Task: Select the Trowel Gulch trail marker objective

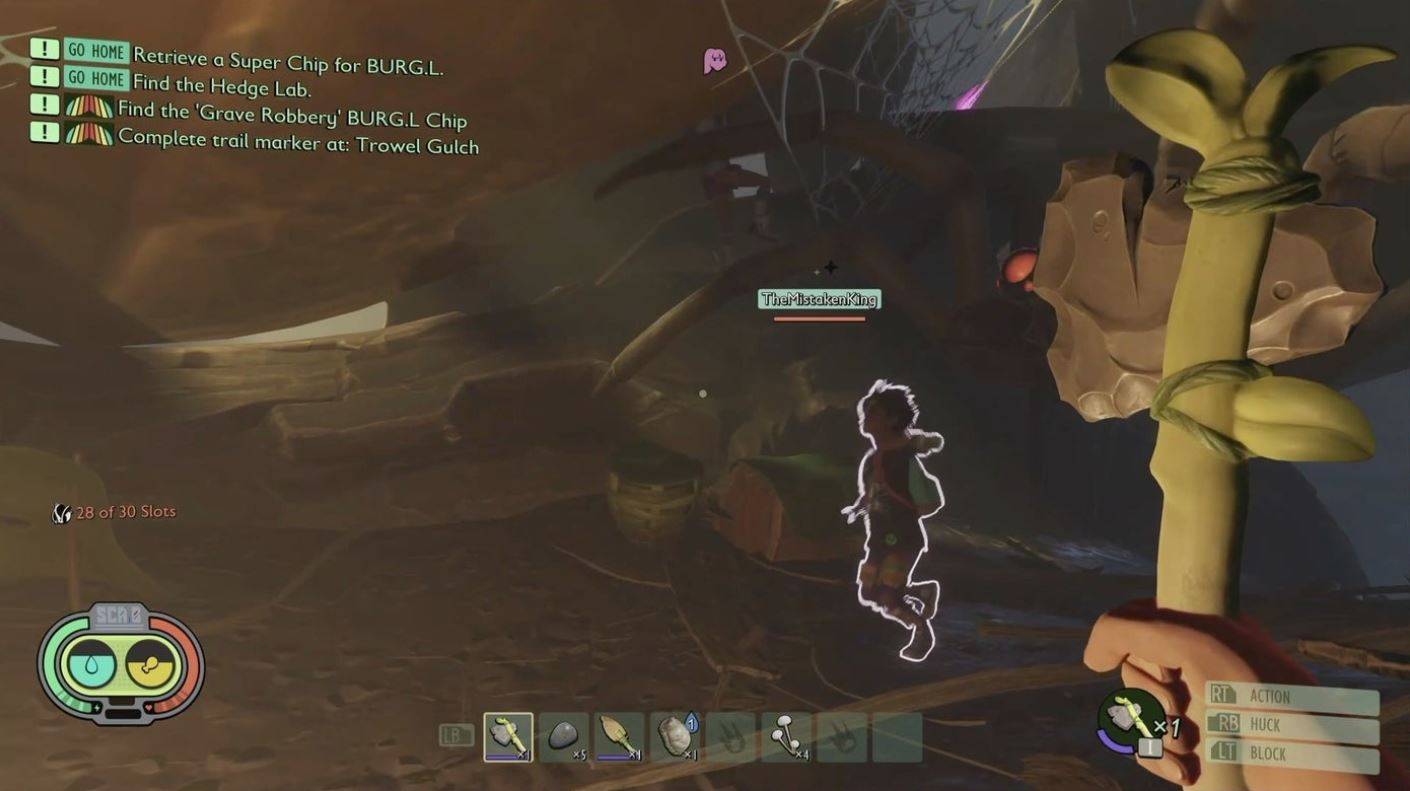Action: click(298, 141)
